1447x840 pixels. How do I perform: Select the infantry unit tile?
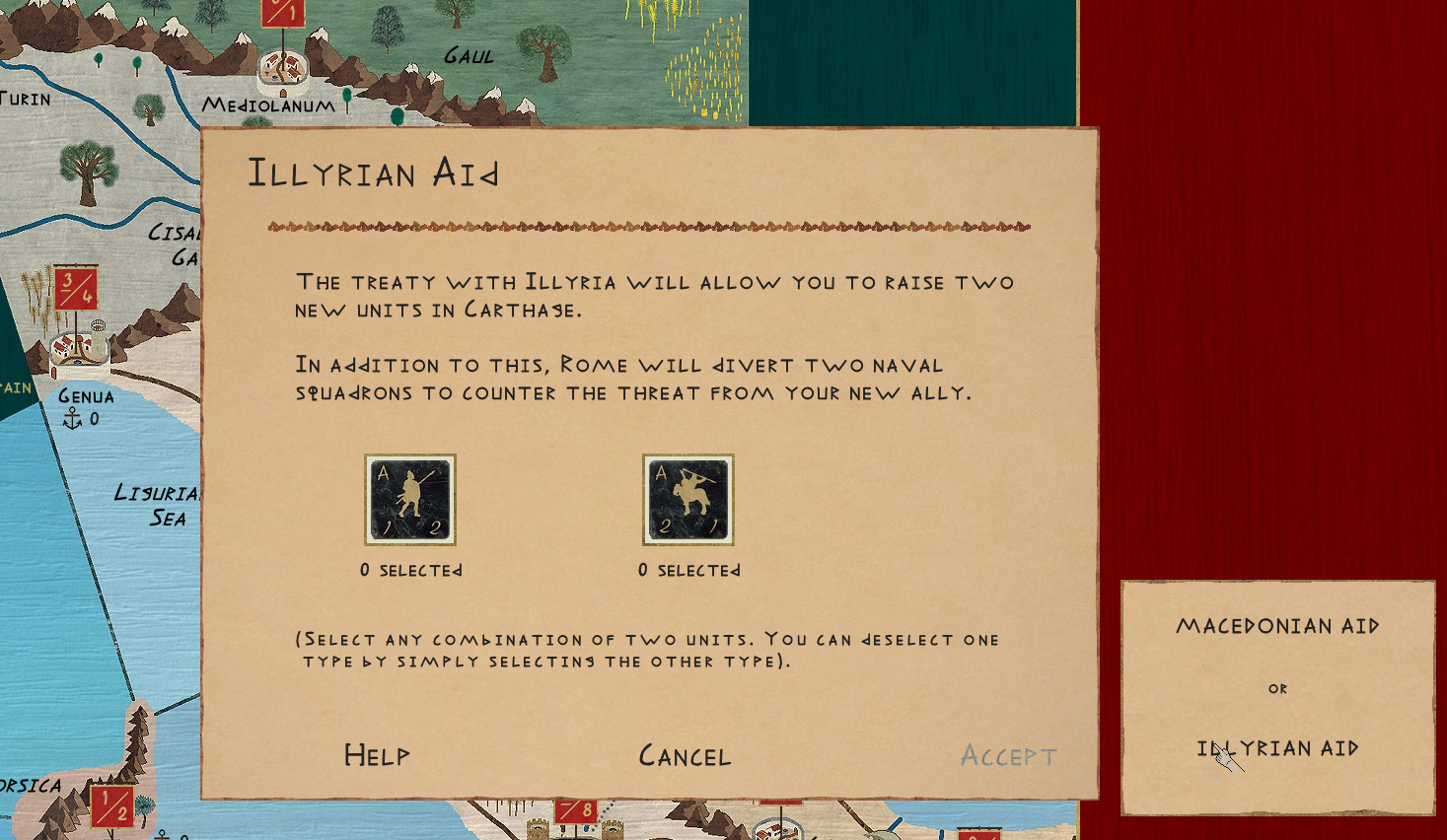[410, 500]
